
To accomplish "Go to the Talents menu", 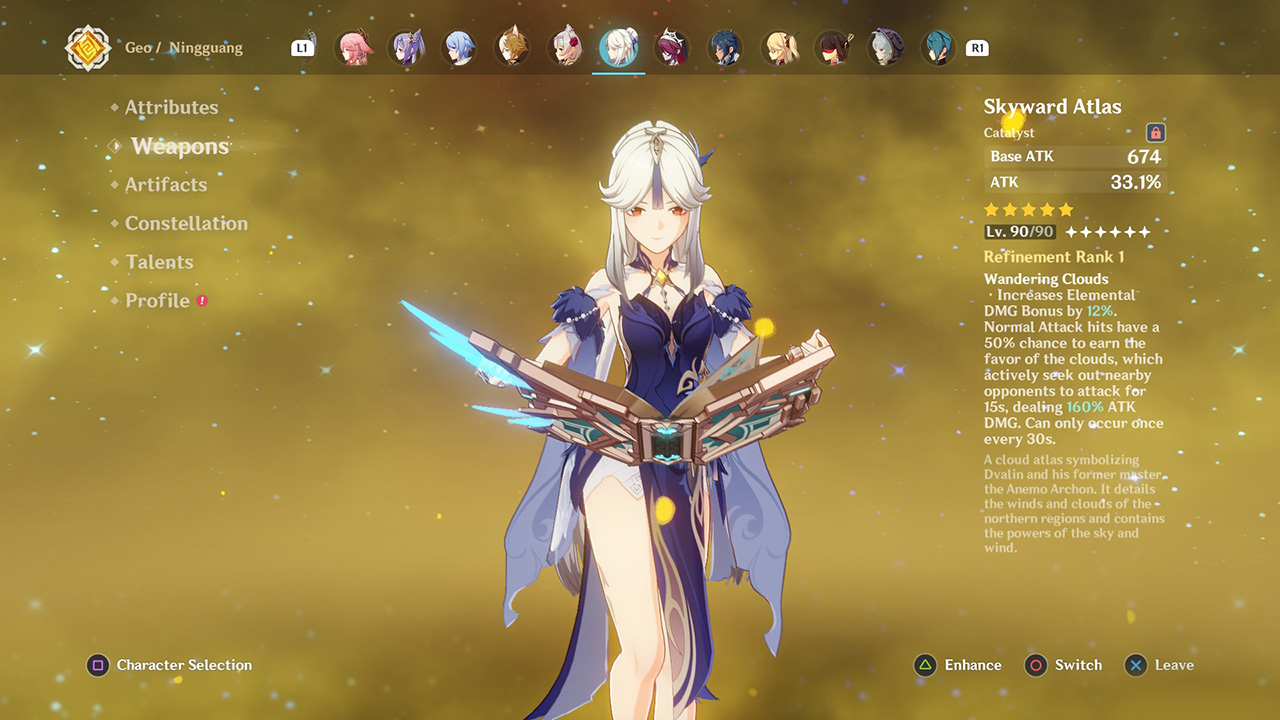I will pyautogui.click(x=159, y=262).
